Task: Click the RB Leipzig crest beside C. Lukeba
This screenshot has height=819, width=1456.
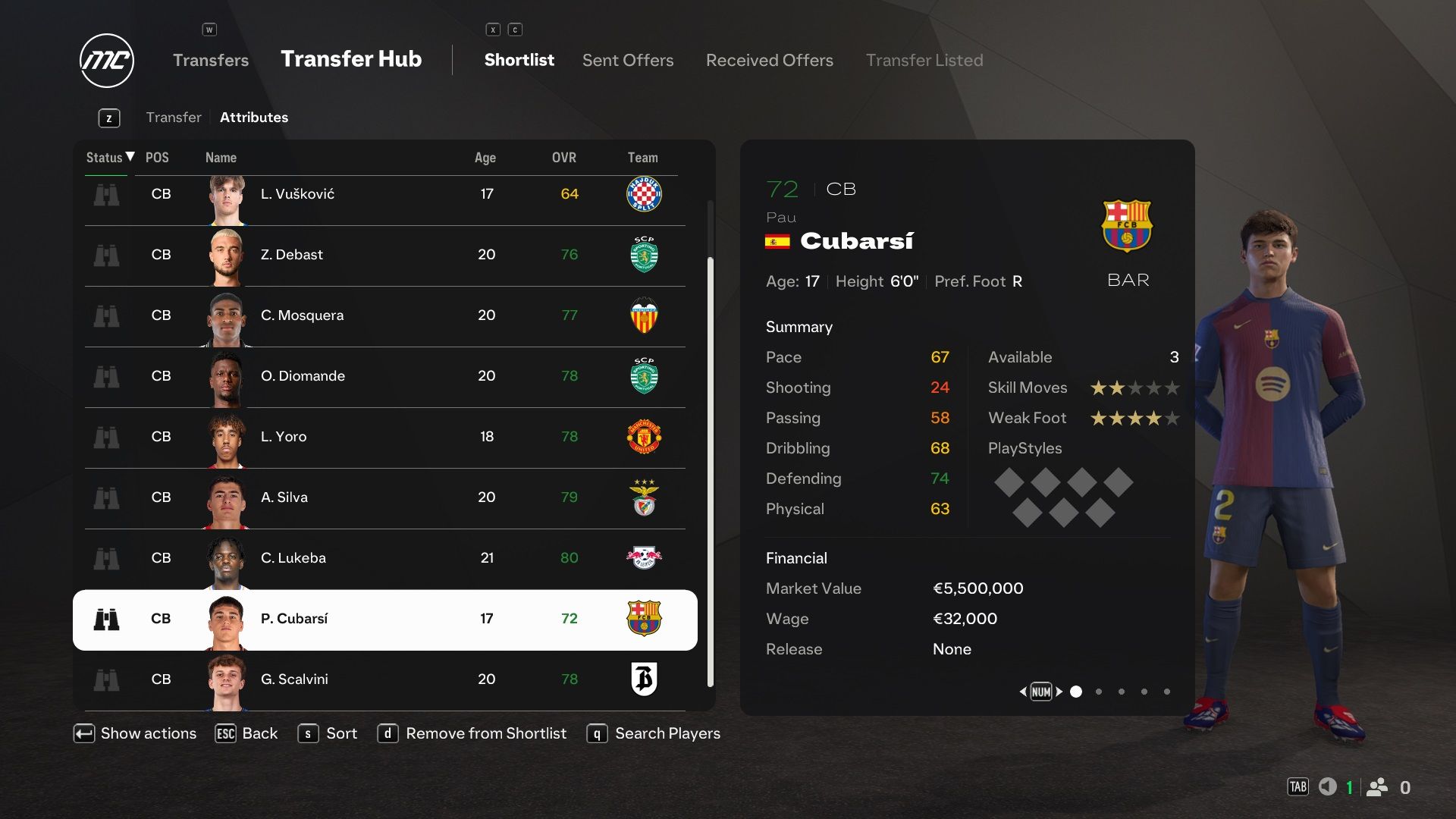Action: click(644, 558)
